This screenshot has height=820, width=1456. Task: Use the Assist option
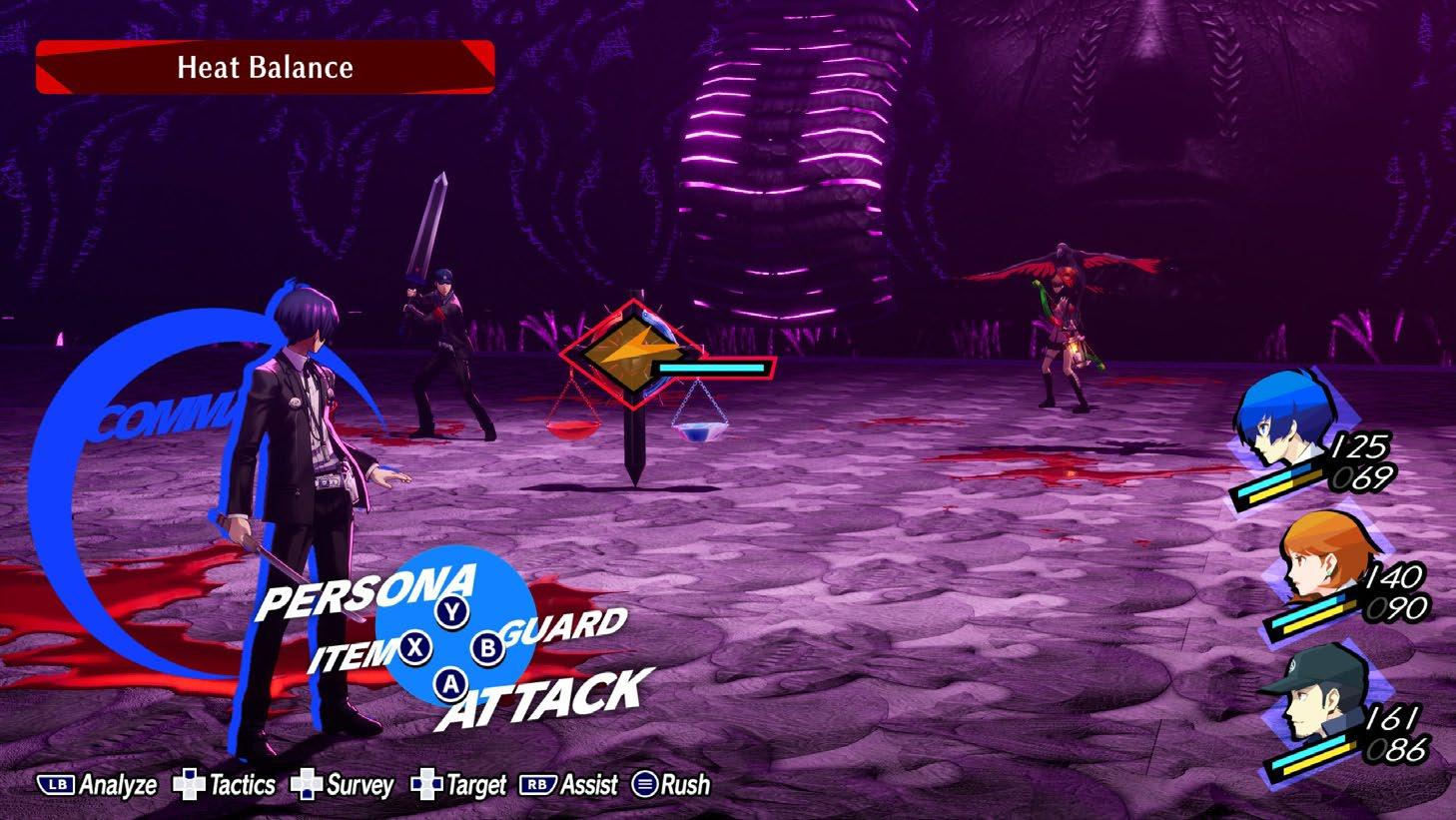point(569,786)
